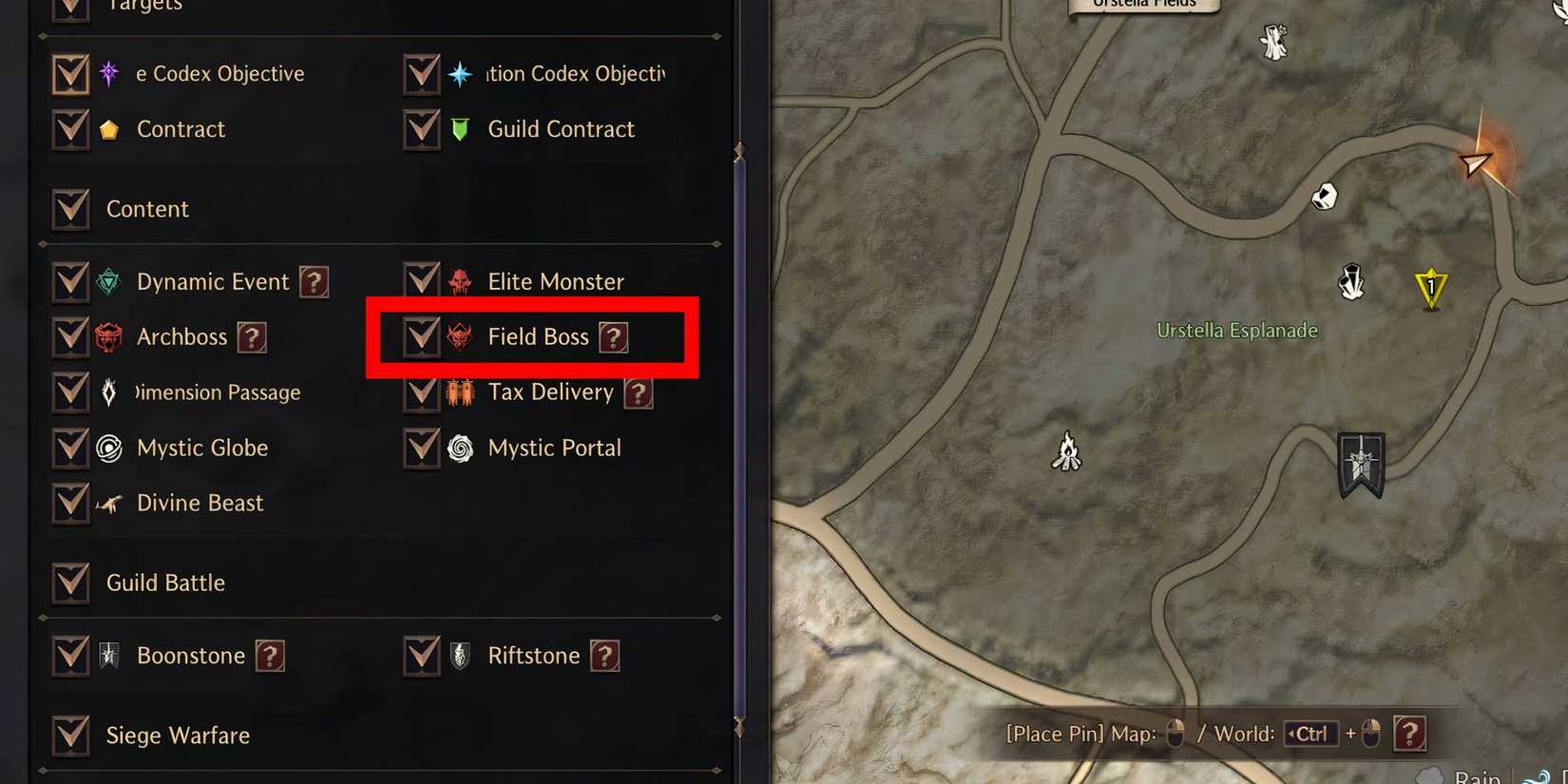Uncheck the Field Boss checkbox
This screenshot has width=1568, height=784.
(x=421, y=336)
